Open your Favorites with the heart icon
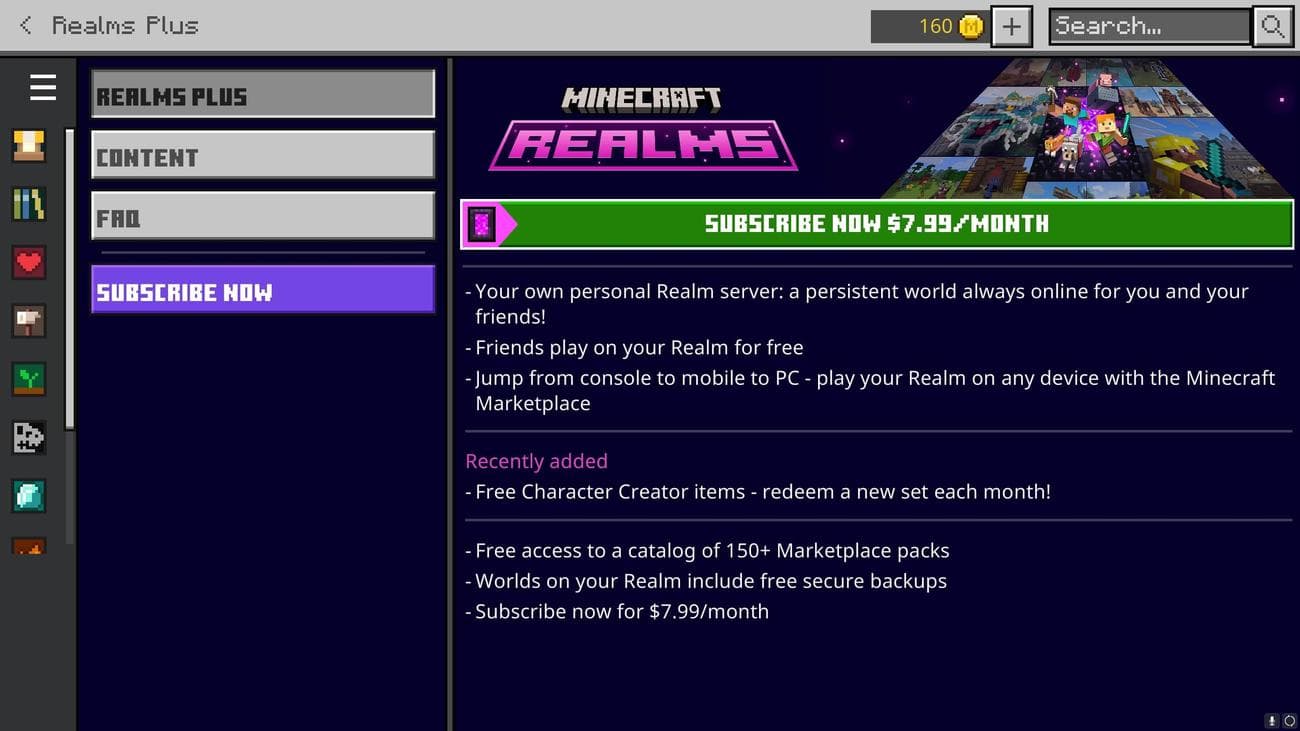Screen dimensions: 1300x731 coord(28,262)
